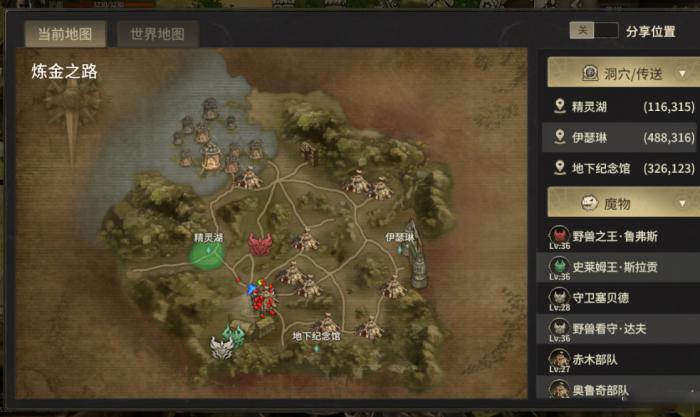700x417 pixels.
Task: Switch to the 当前地图 tab
Action: click(x=65, y=33)
